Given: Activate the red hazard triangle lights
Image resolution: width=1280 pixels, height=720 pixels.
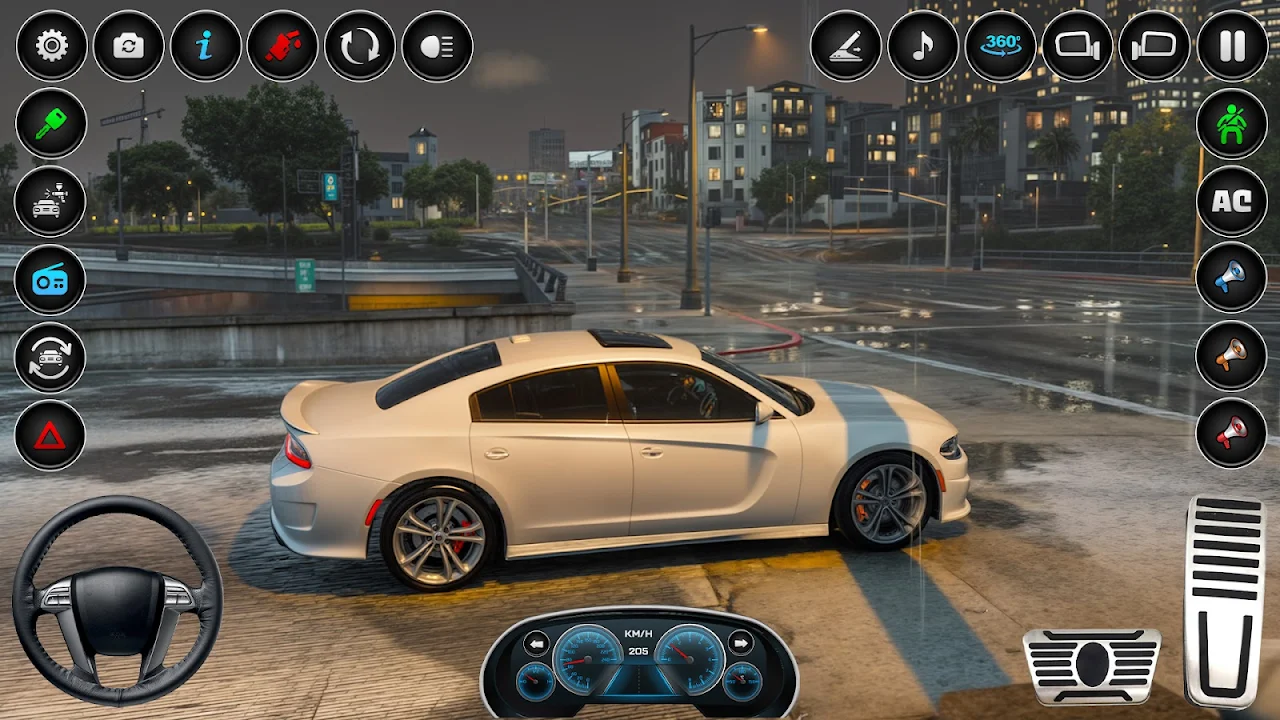Looking at the screenshot, I should [x=50, y=435].
